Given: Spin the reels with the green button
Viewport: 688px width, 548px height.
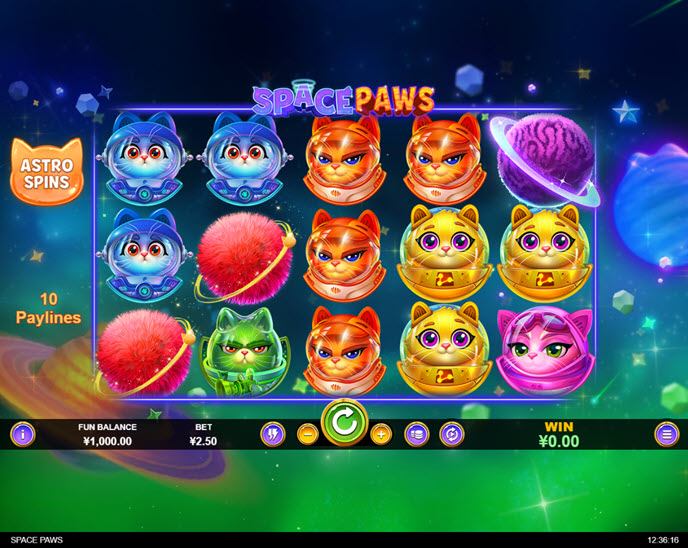Looking at the screenshot, I should [345, 424].
